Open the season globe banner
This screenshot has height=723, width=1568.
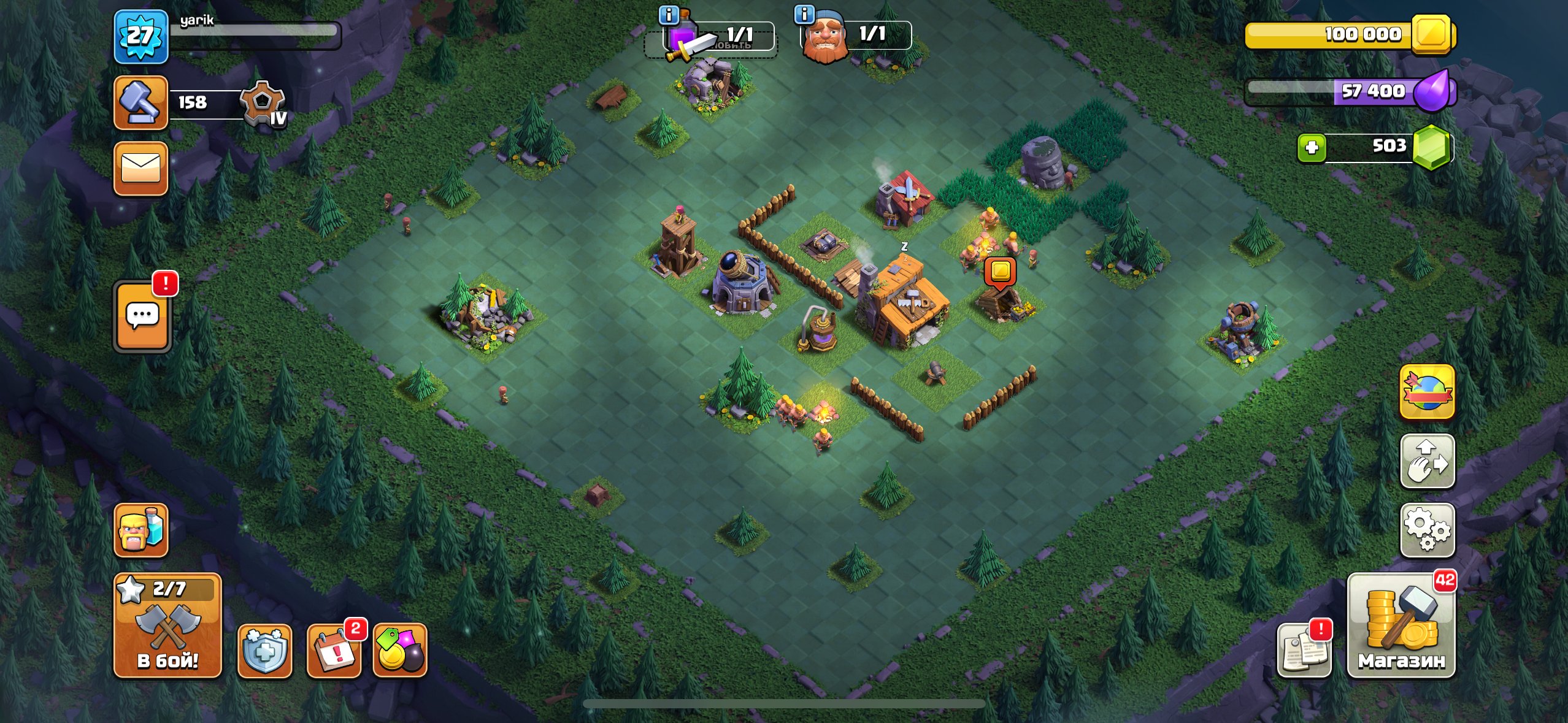[x=1428, y=393]
